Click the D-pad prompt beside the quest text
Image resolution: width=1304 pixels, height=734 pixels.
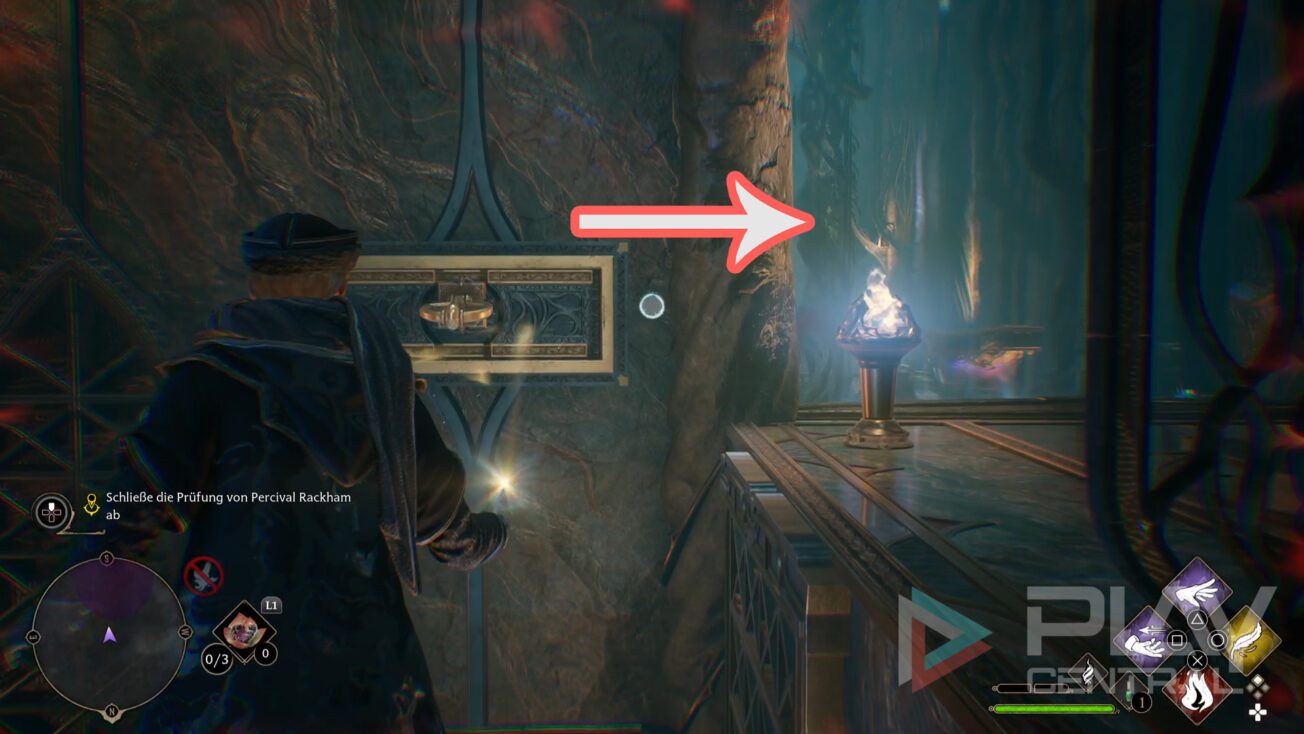[x=50, y=512]
